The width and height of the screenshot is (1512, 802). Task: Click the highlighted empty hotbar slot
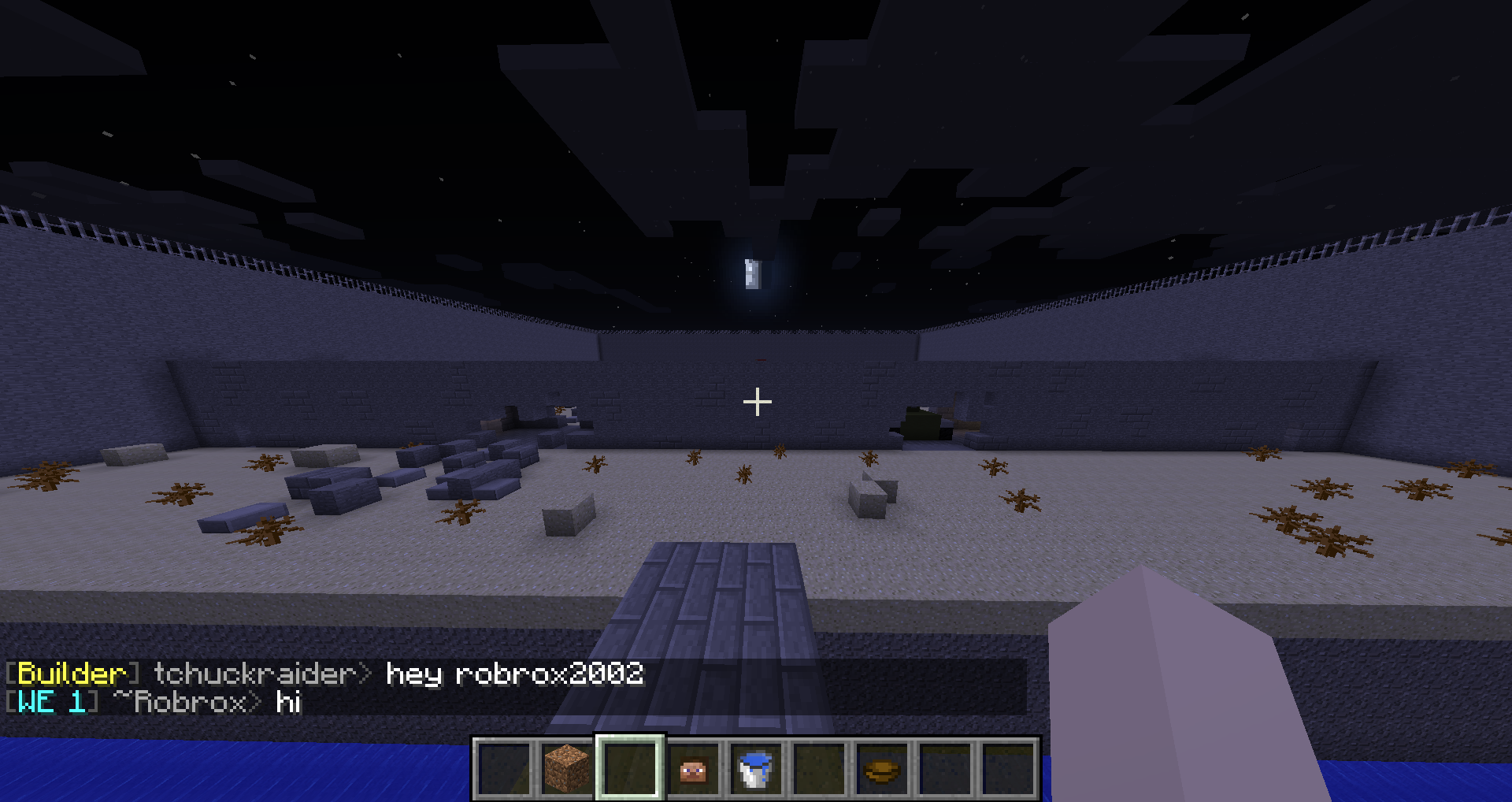(630, 768)
